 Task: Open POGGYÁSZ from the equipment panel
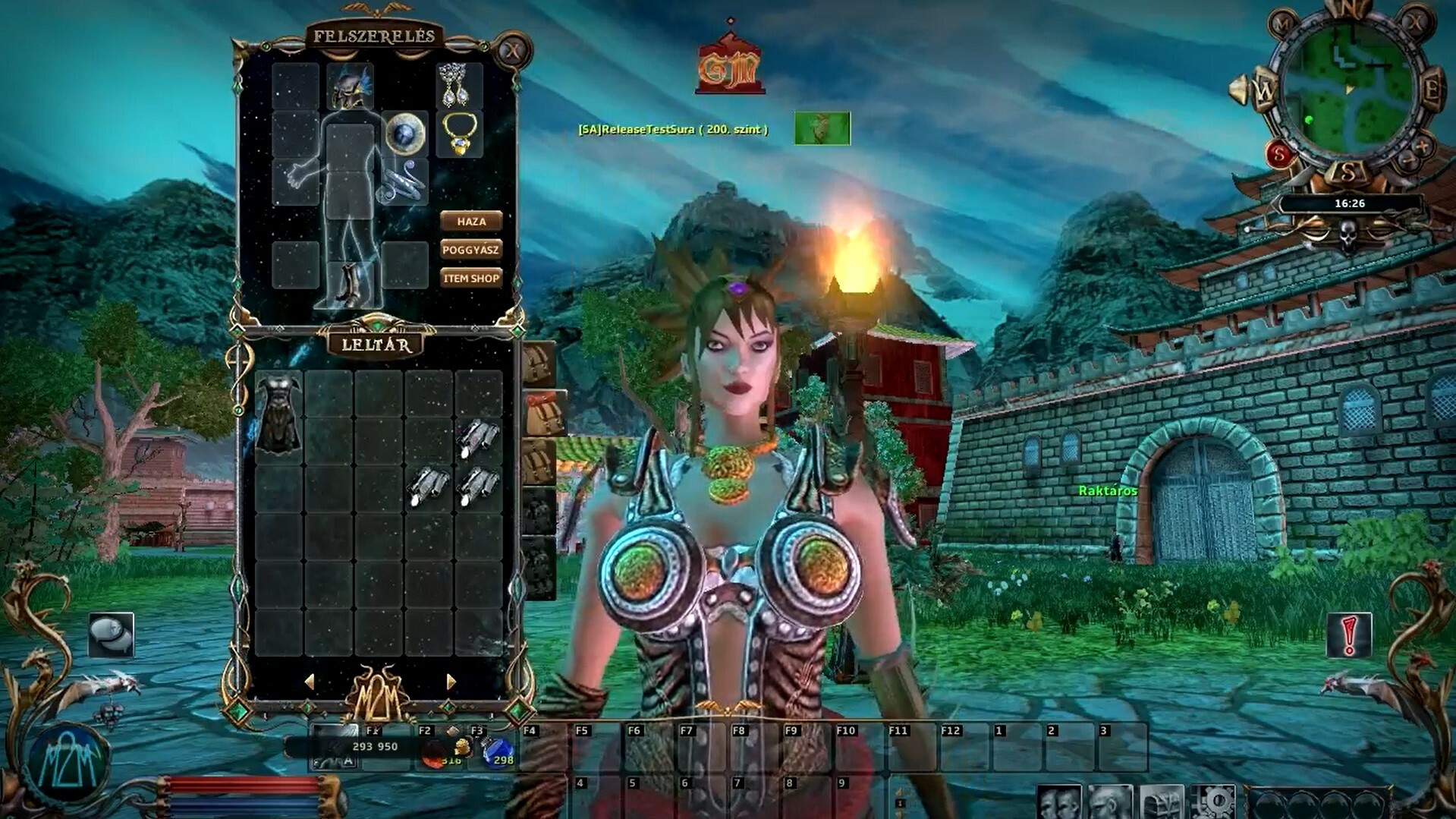pos(470,249)
